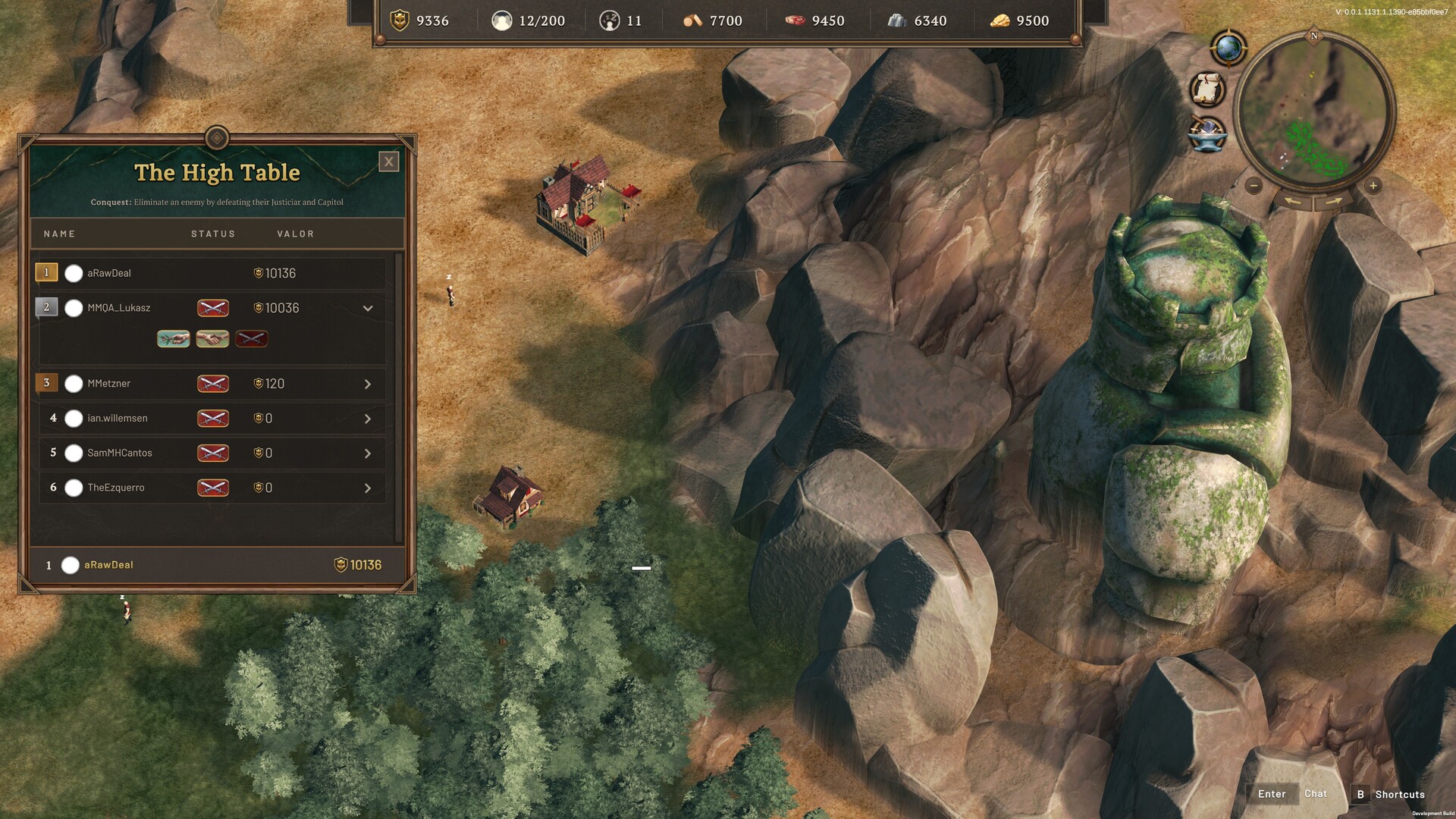Select the crossed swords war icon for MMQA_Lukasz
Image resolution: width=1456 pixels, height=819 pixels.
click(252, 339)
